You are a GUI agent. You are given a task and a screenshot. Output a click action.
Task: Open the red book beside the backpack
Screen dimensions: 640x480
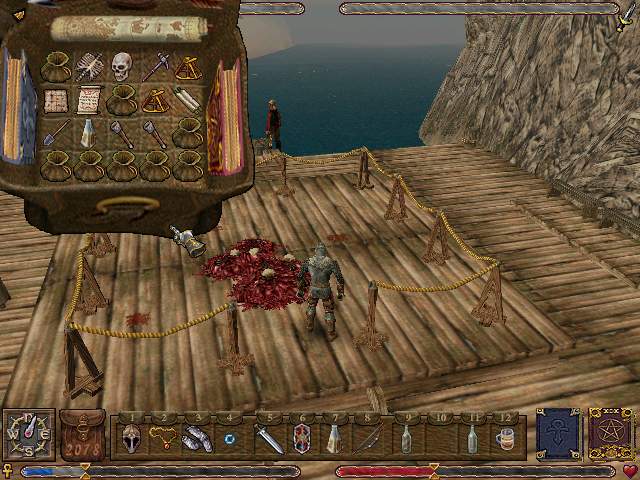tap(224, 117)
